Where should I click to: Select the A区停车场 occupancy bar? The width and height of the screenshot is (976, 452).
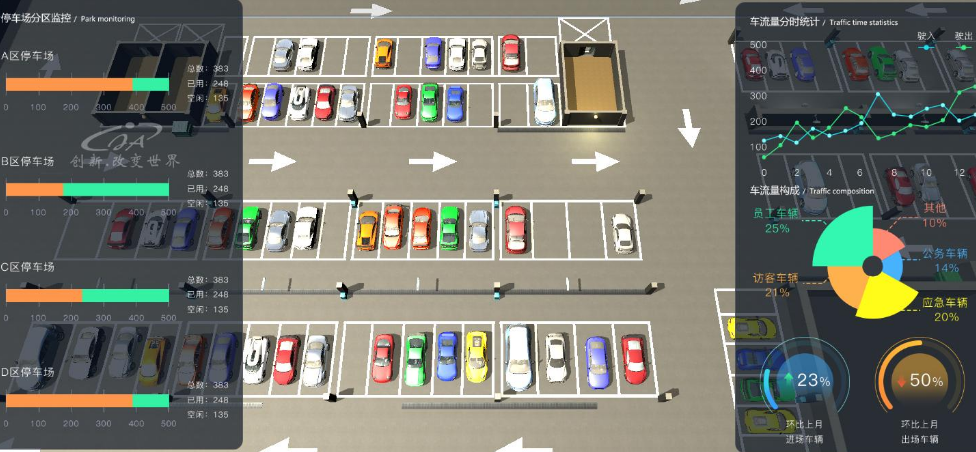[88, 84]
